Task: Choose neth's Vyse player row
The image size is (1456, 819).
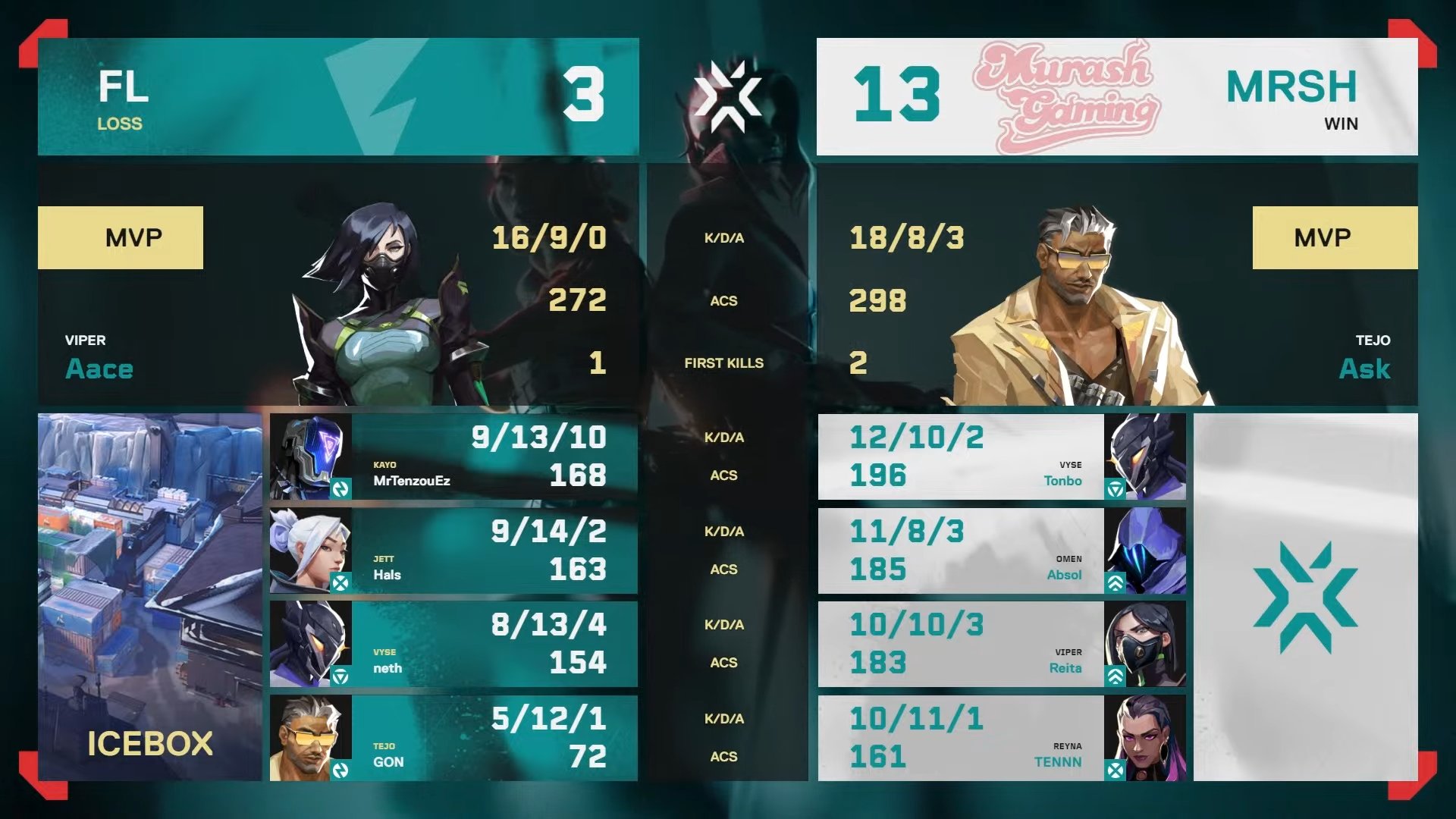Action: pos(453,644)
